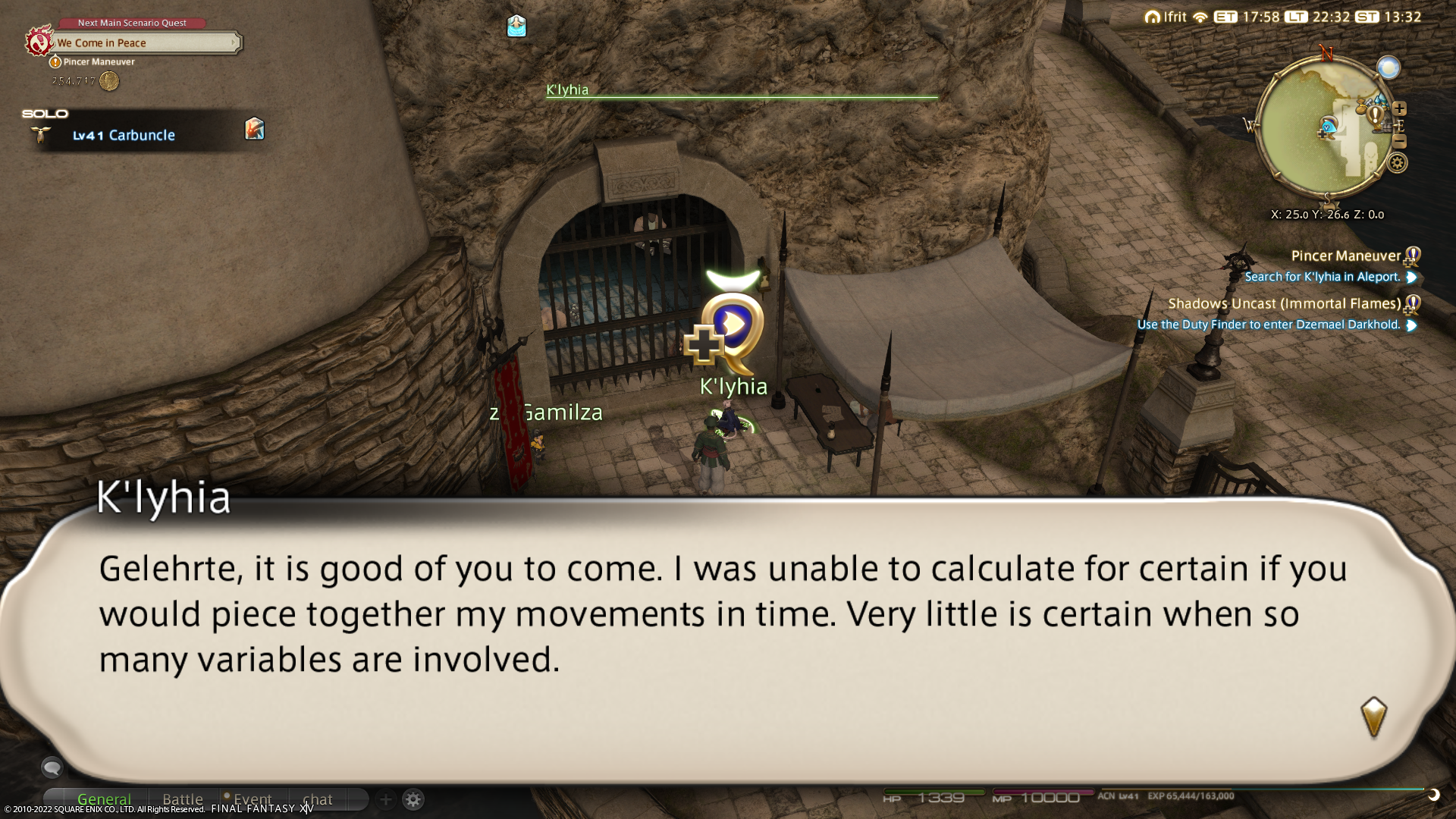Zoom out the minimap with minus button
1456x819 pixels.
click(1400, 142)
